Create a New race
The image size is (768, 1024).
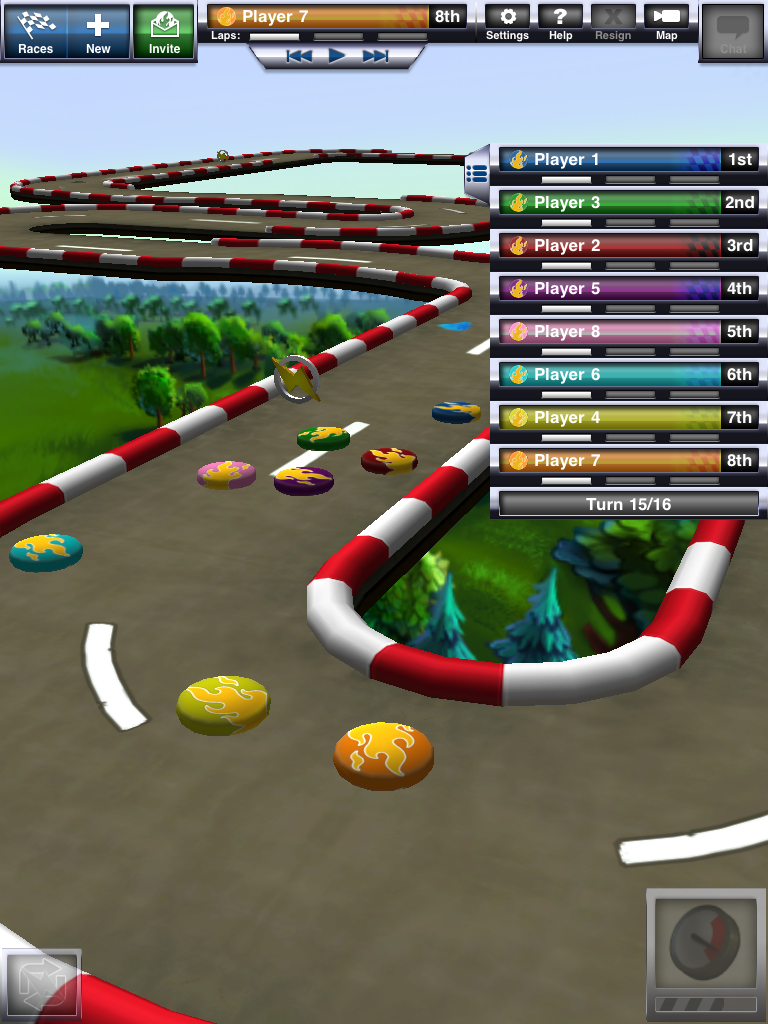pyautogui.click(x=98, y=31)
